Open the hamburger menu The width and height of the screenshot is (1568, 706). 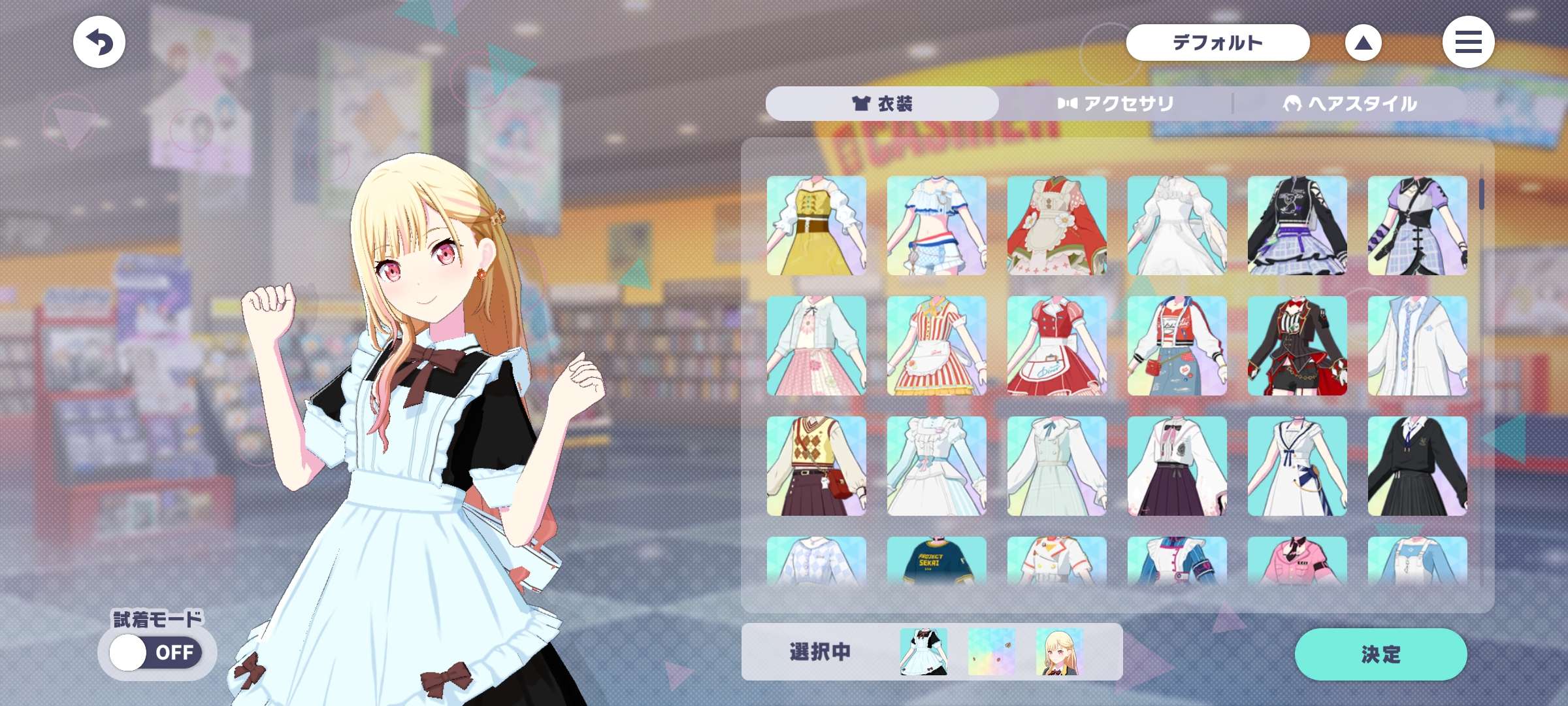(x=1468, y=42)
